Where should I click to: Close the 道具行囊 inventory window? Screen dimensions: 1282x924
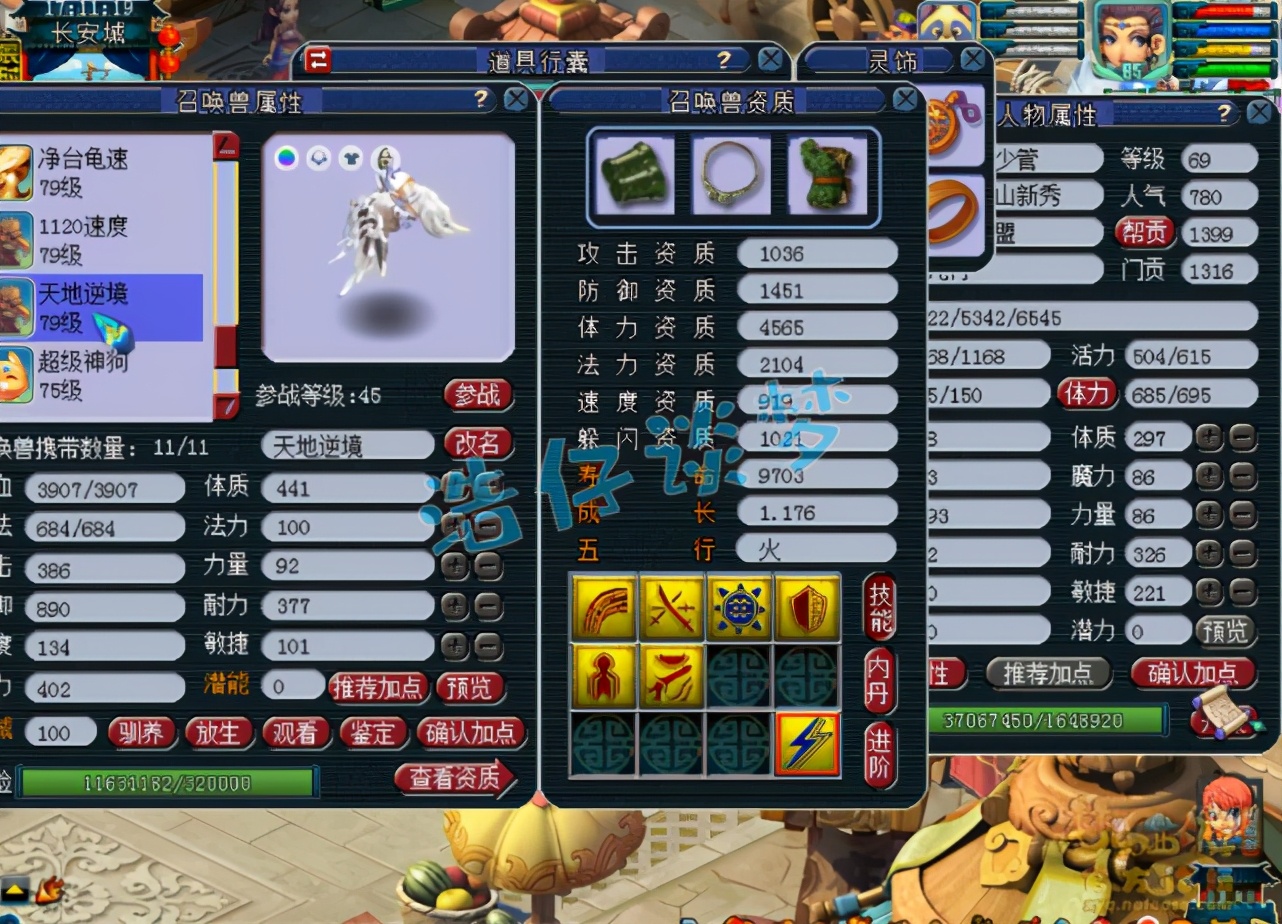point(770,60)
